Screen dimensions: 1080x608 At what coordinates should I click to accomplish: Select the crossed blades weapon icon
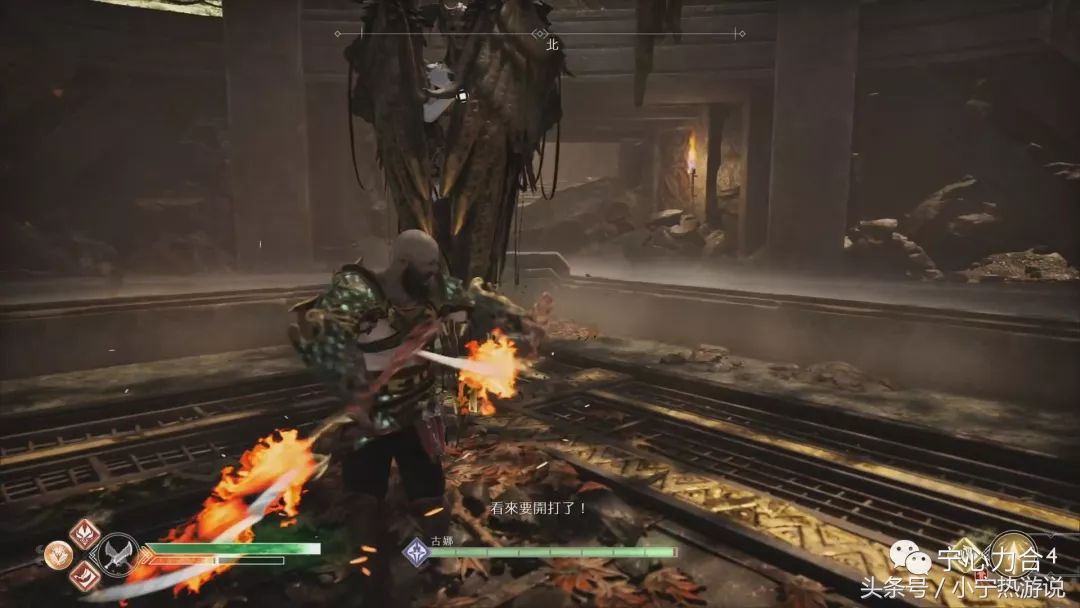point(117,555)
